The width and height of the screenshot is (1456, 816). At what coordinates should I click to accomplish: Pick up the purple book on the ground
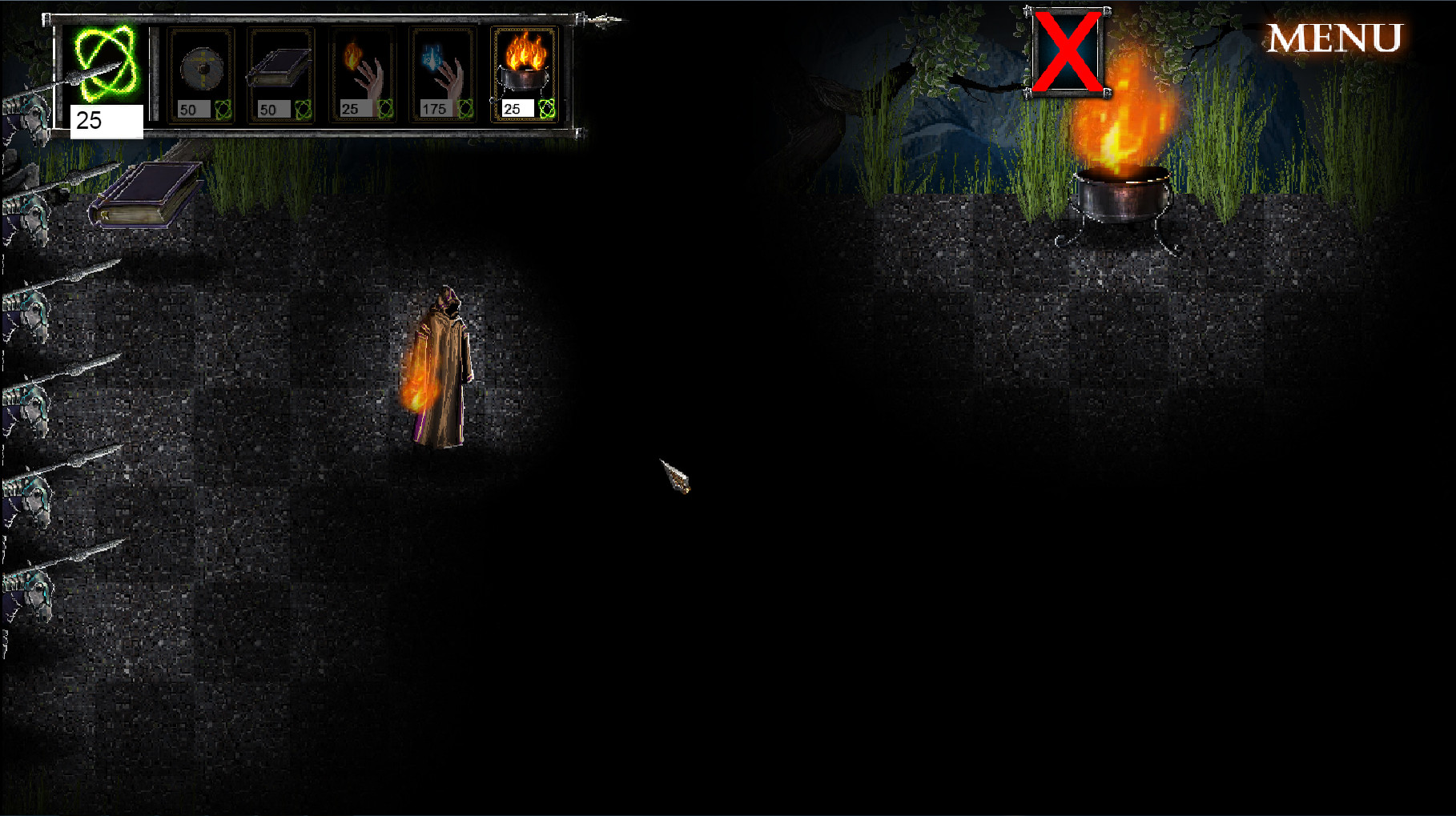click(x=147, y=195)
